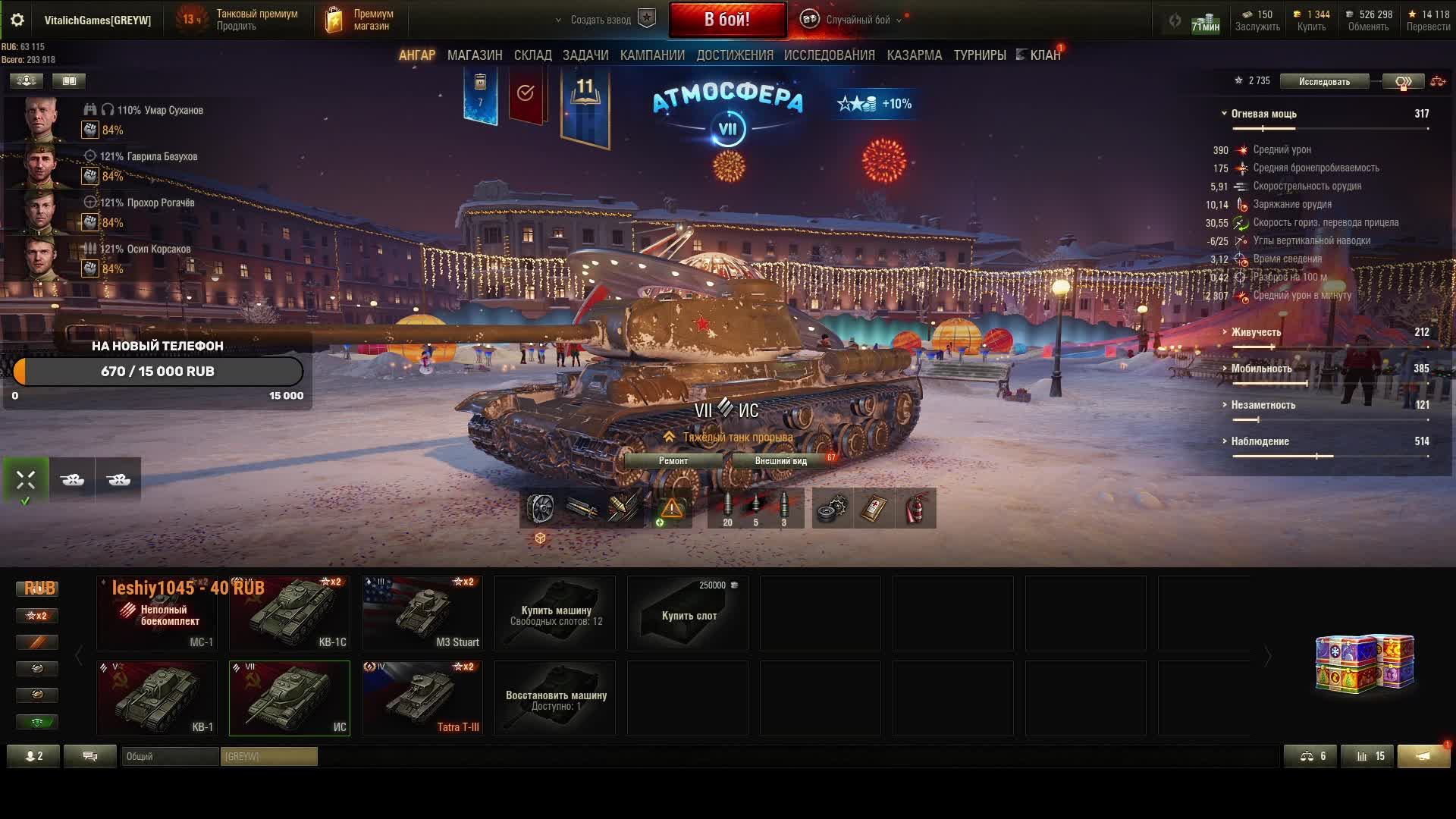Open the Случайный бой mode dropdown
This screenshot has width=1456, height=819.
[857, 20]
